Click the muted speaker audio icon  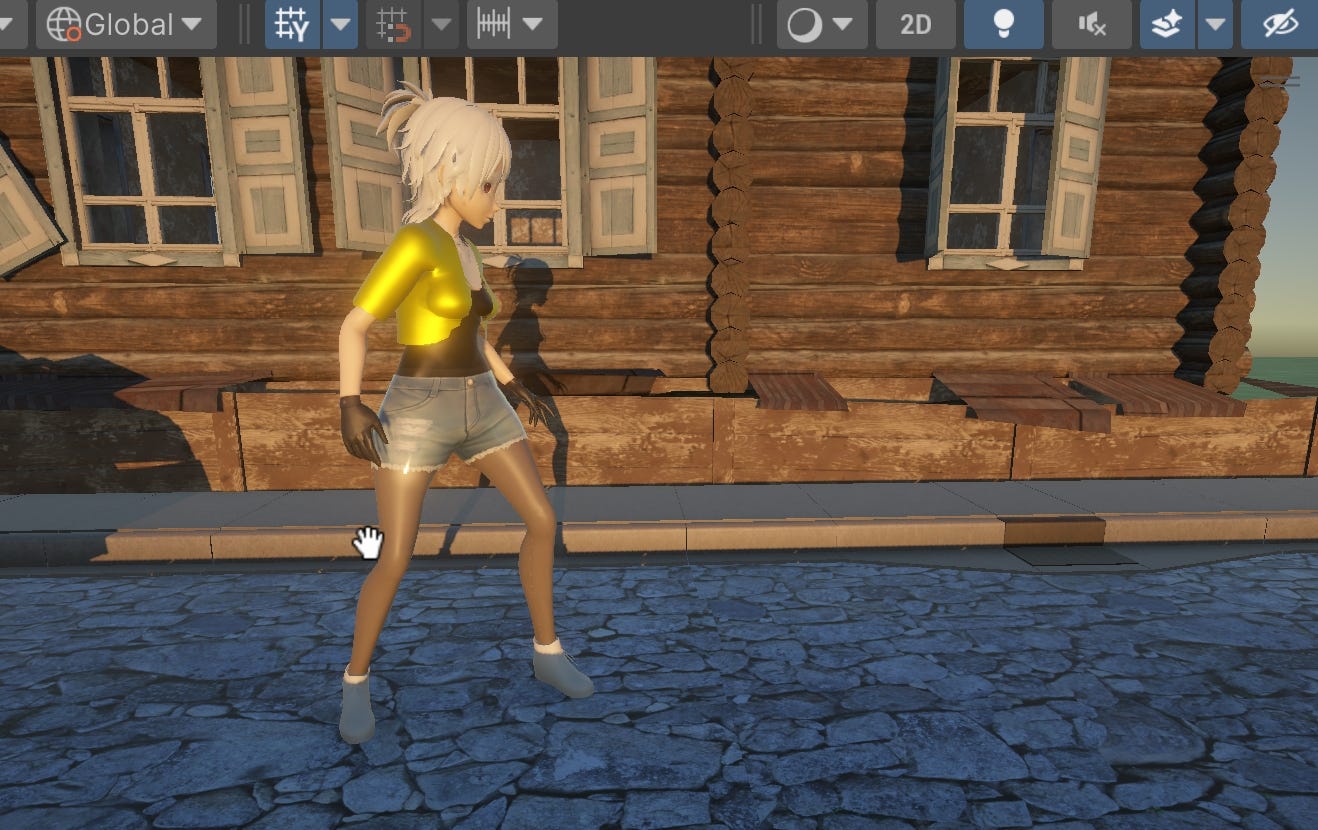pos(1091,24)
